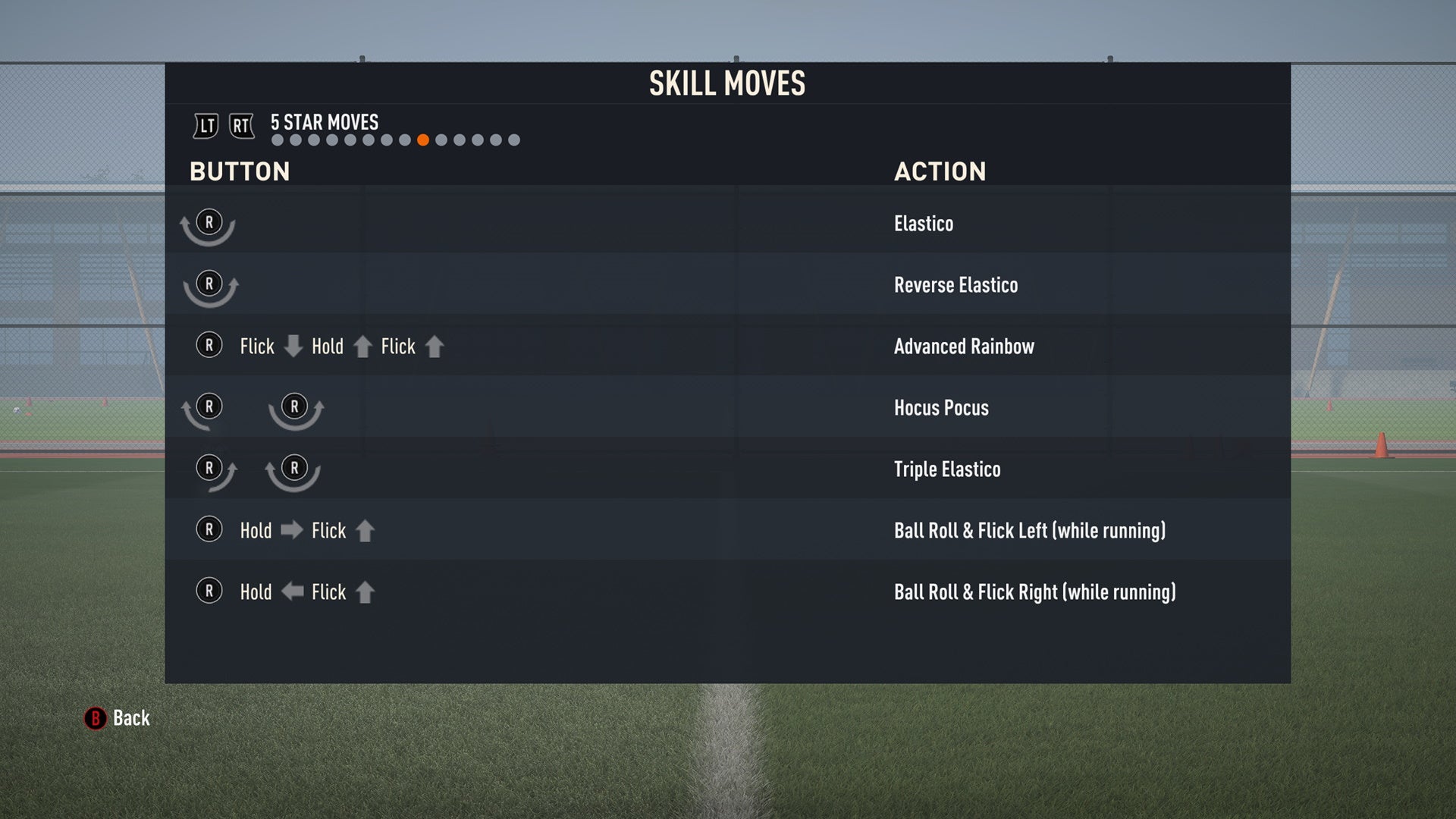Click the 5 STAR MOVES category label
The image size is (1456, 819).
[324, 122]
